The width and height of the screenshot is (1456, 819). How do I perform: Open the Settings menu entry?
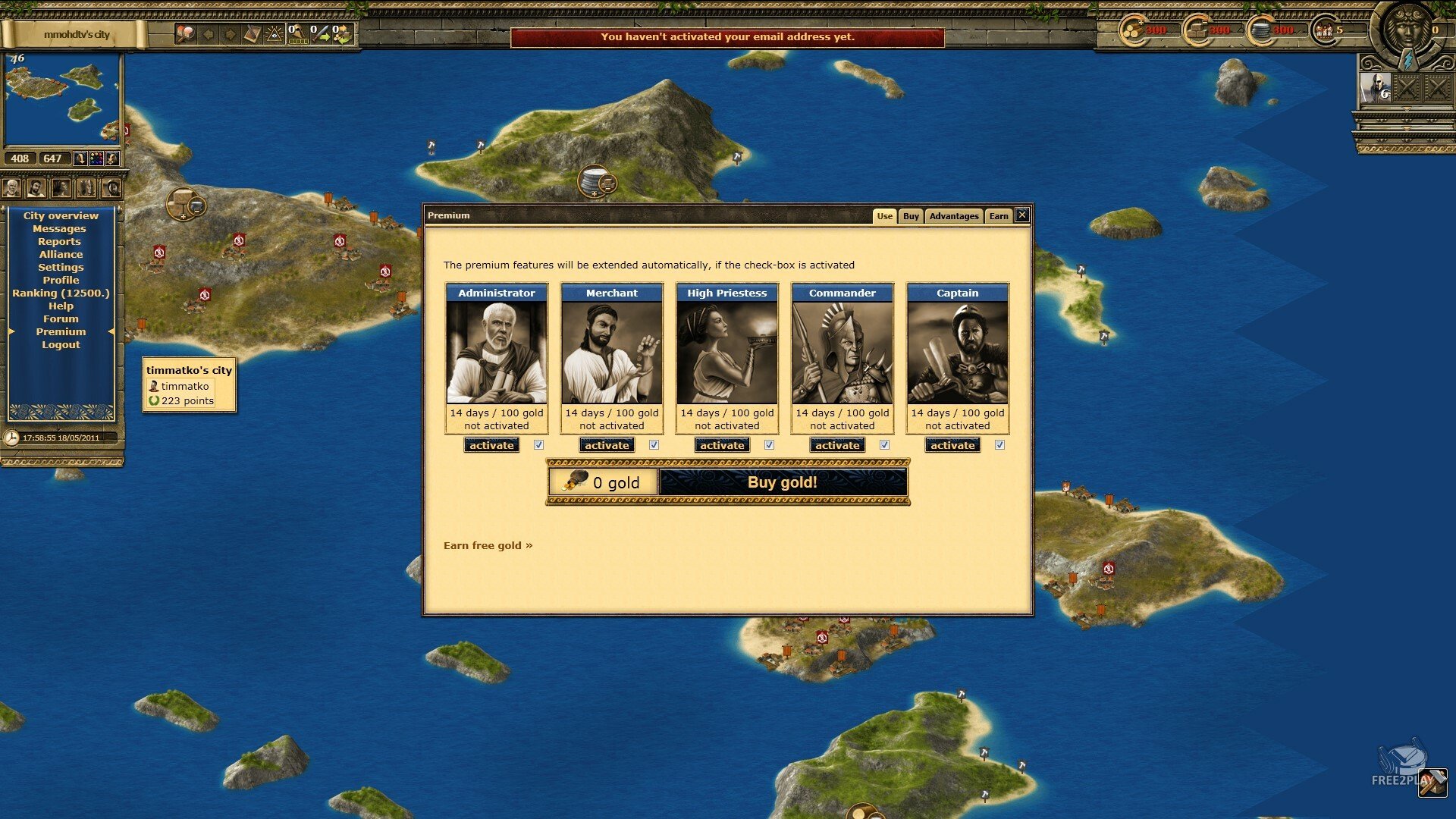pyautogui.click(x=61, y=268)
